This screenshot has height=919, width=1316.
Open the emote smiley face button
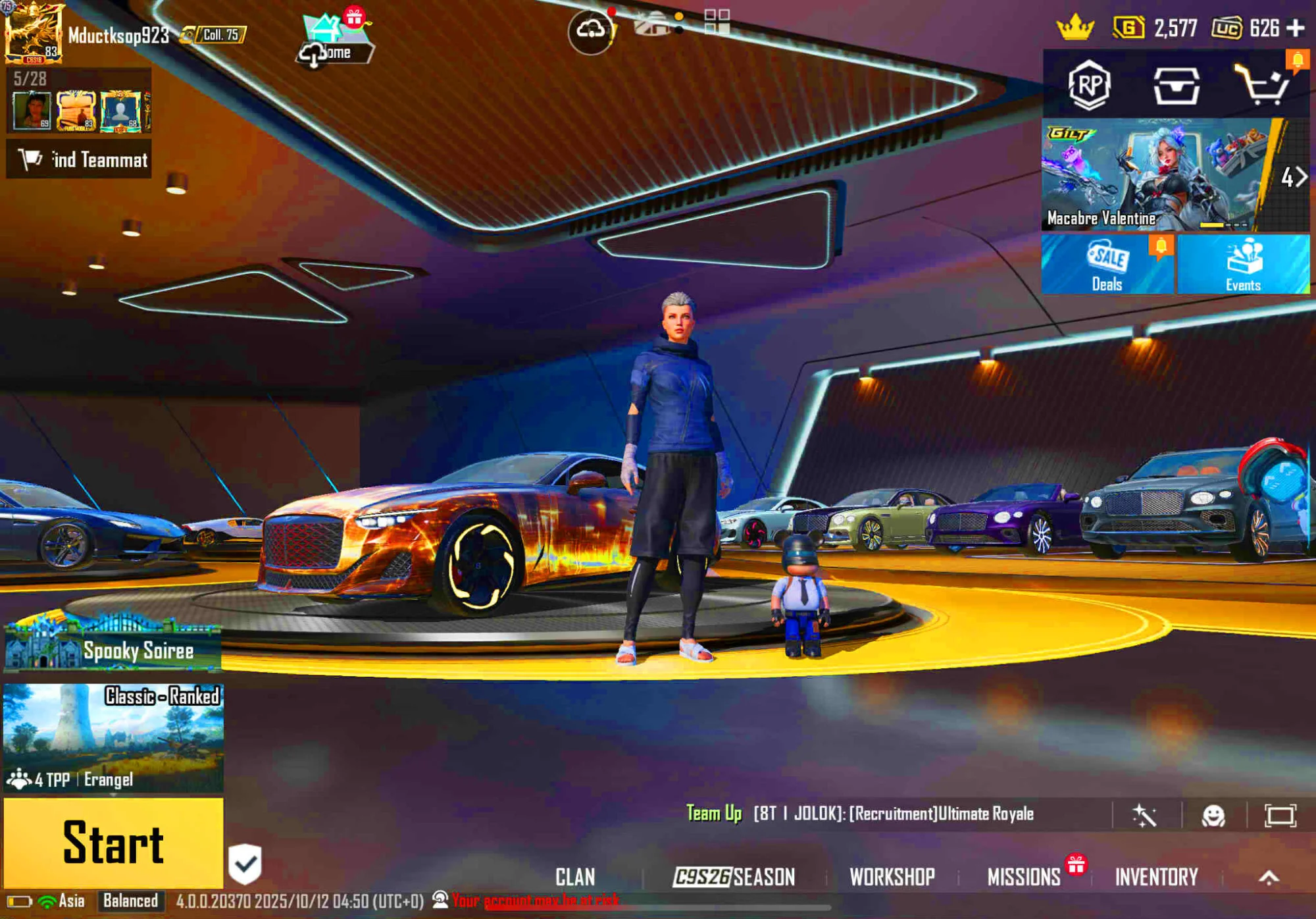point(1213,816)
